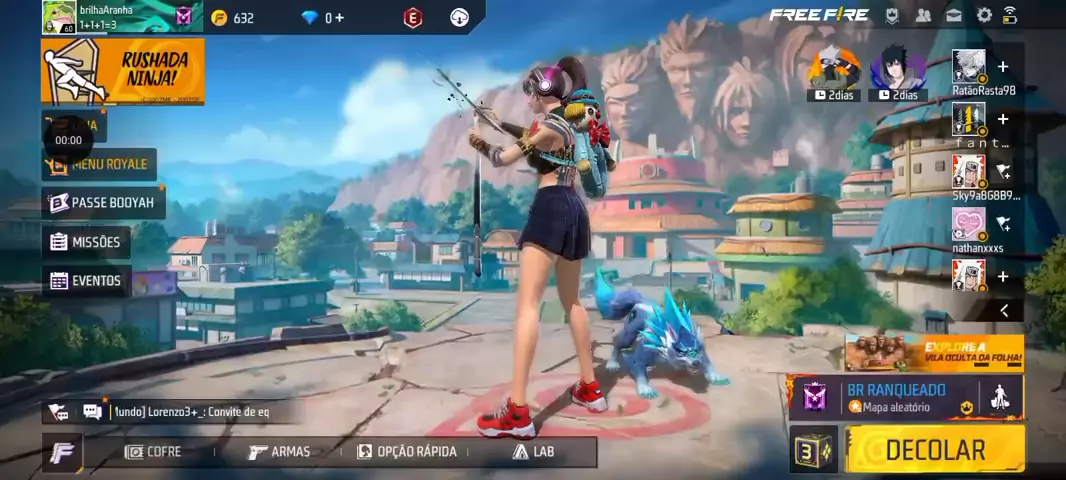Open the friends icon in top bar

click(x=923, y=15)
